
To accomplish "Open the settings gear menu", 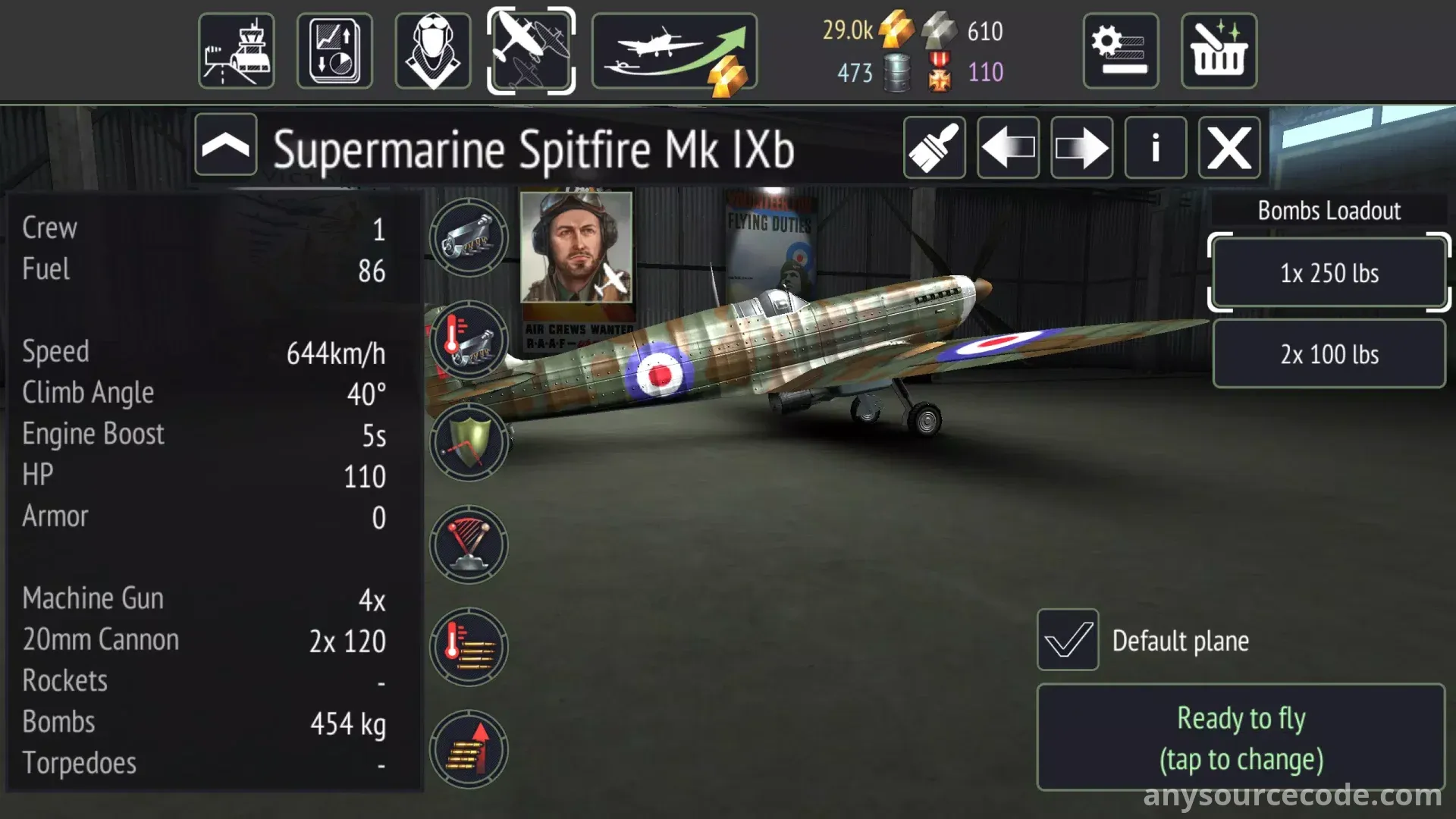I will tap(1121, 51).
